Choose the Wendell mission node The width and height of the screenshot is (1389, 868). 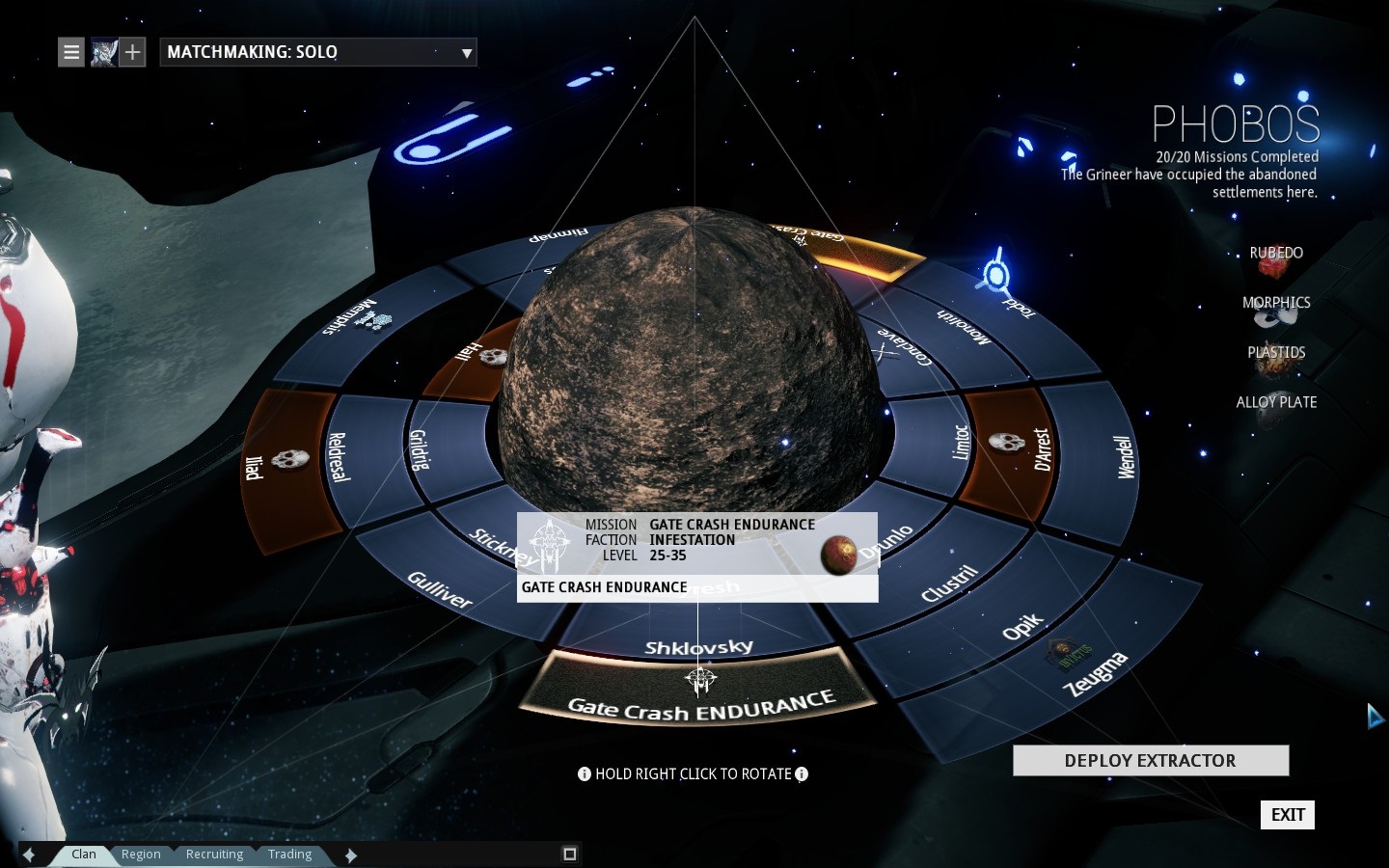pyautogui.click(x=1124, y=458)
